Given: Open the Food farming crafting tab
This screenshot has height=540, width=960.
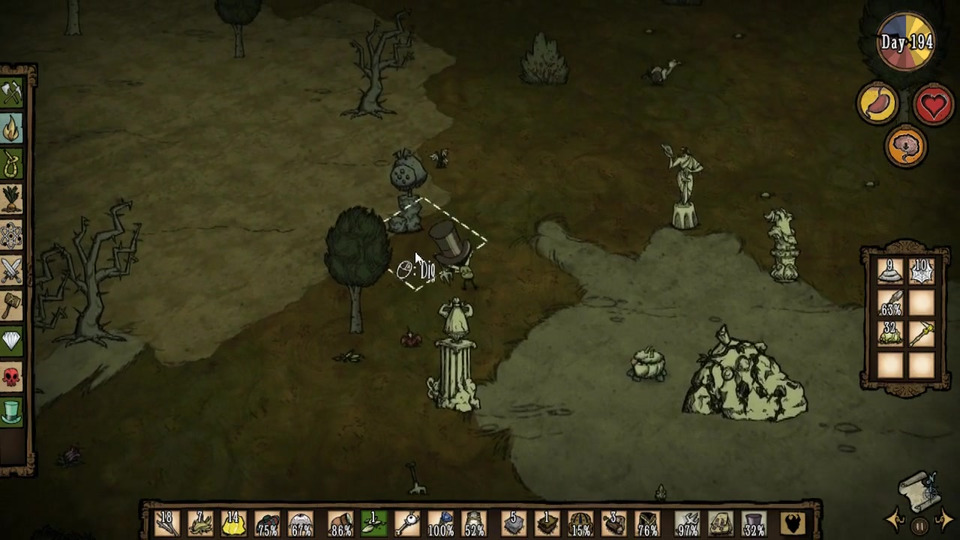Looking at the screenshot, I should [x=12, y=198].
